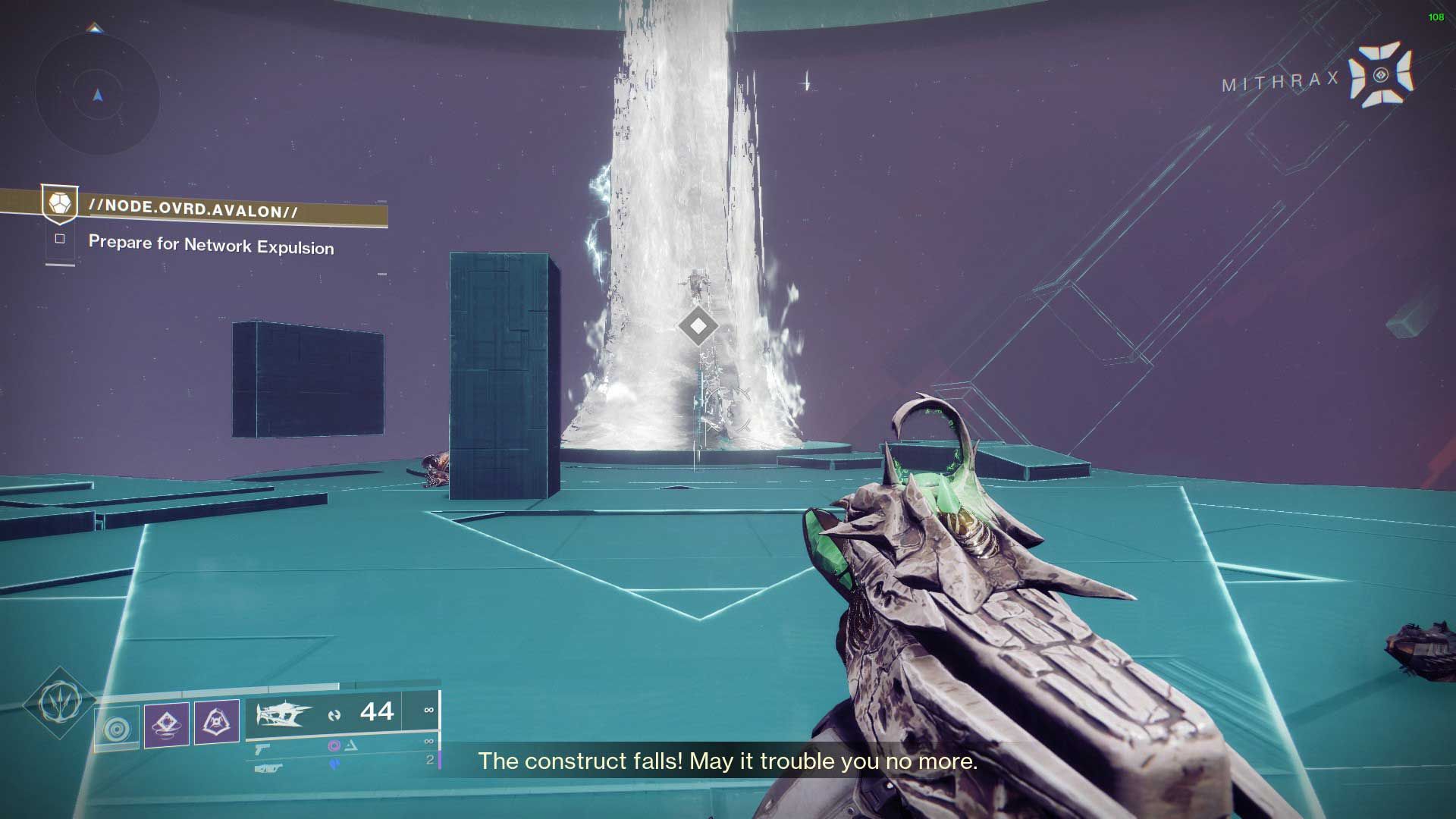Click the hexagonal quest emblem beside NODE.OVRD.AVALON
This screenshot has height=819, width=1456.
pyautogui.click(x=59, y=203)
